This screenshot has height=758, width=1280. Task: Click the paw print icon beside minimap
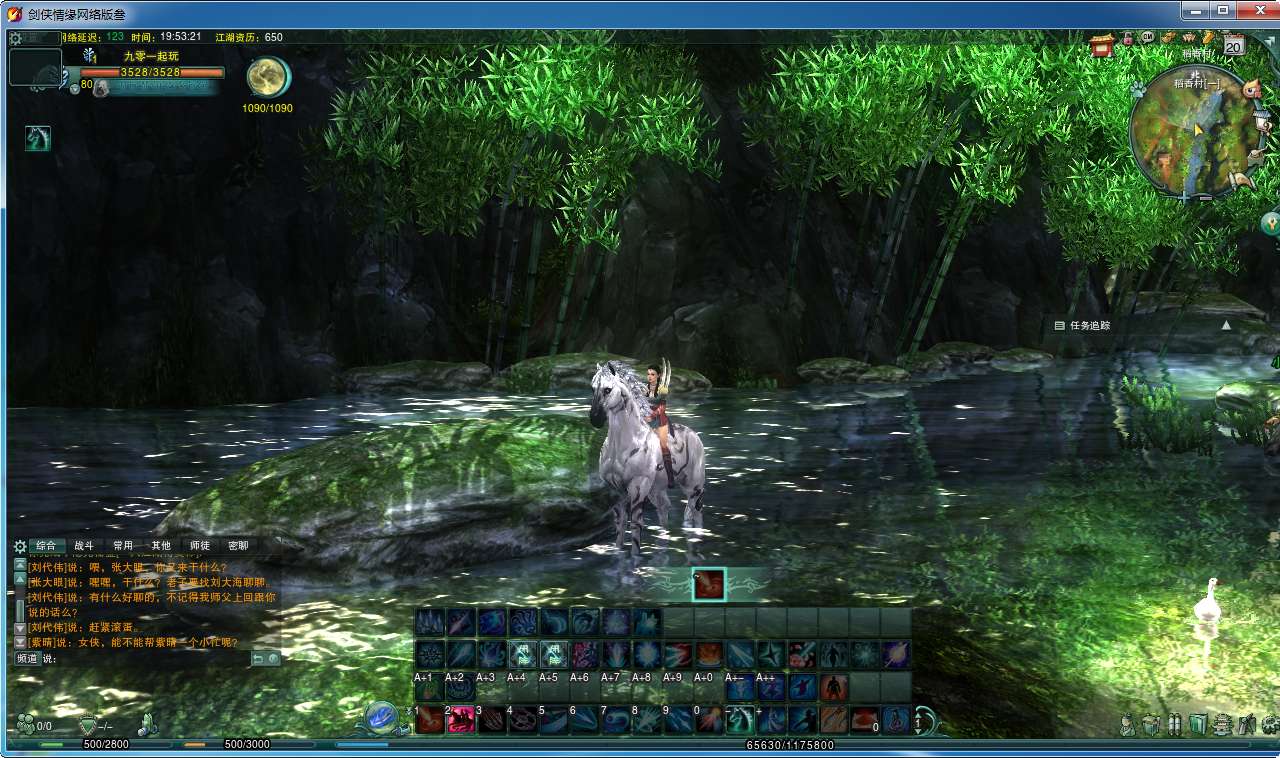pyautogui.click(x=1138, y=89)
